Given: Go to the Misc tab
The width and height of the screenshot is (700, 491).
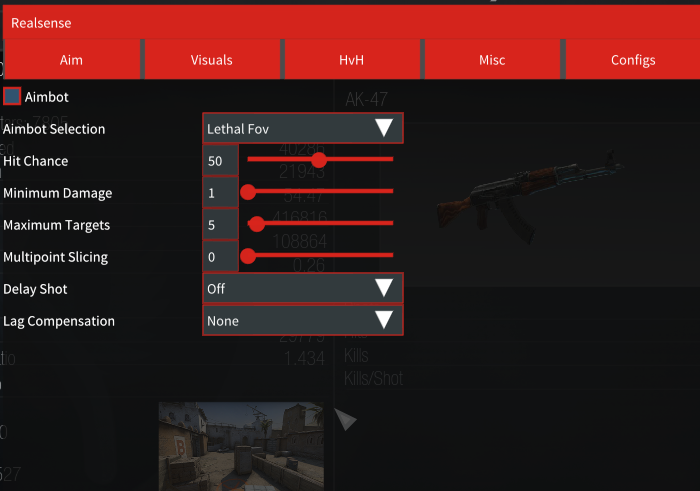Looking at the screenshot, I should click(492, 60).
